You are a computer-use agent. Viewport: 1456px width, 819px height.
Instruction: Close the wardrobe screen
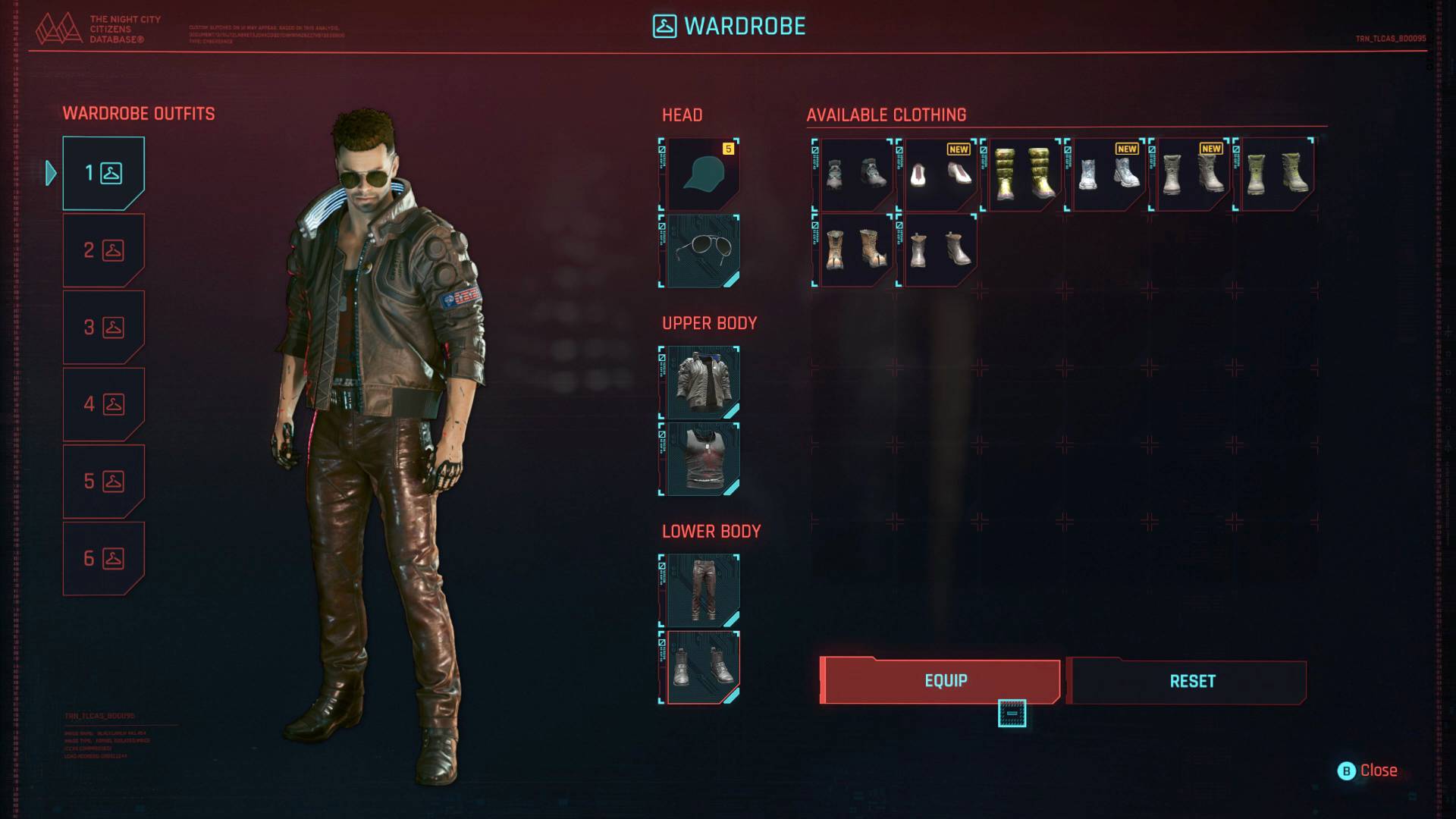pos(1368,770)
